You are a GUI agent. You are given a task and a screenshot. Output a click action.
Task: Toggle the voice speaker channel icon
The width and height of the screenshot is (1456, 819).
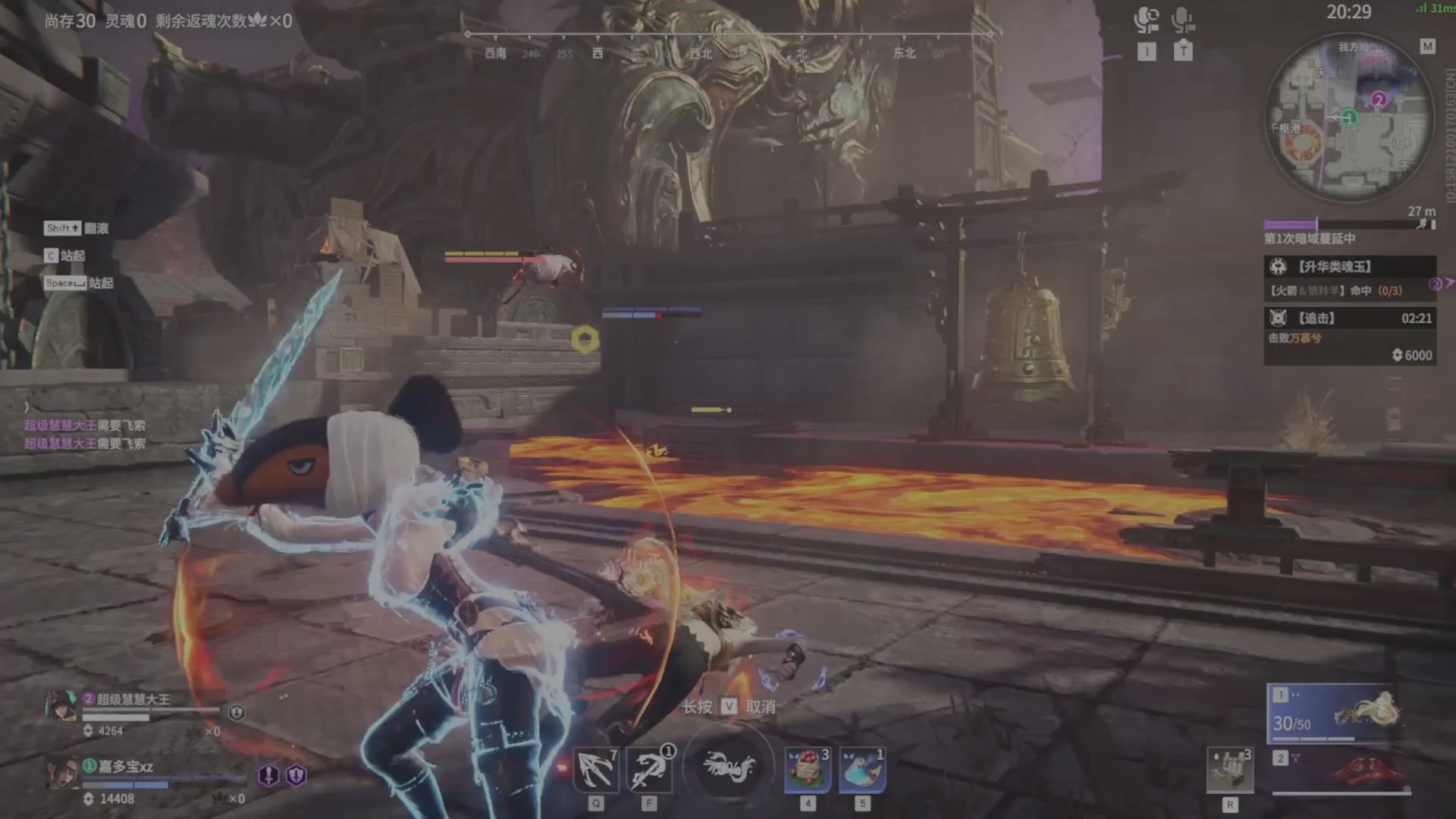click(x=1147, y=20)
